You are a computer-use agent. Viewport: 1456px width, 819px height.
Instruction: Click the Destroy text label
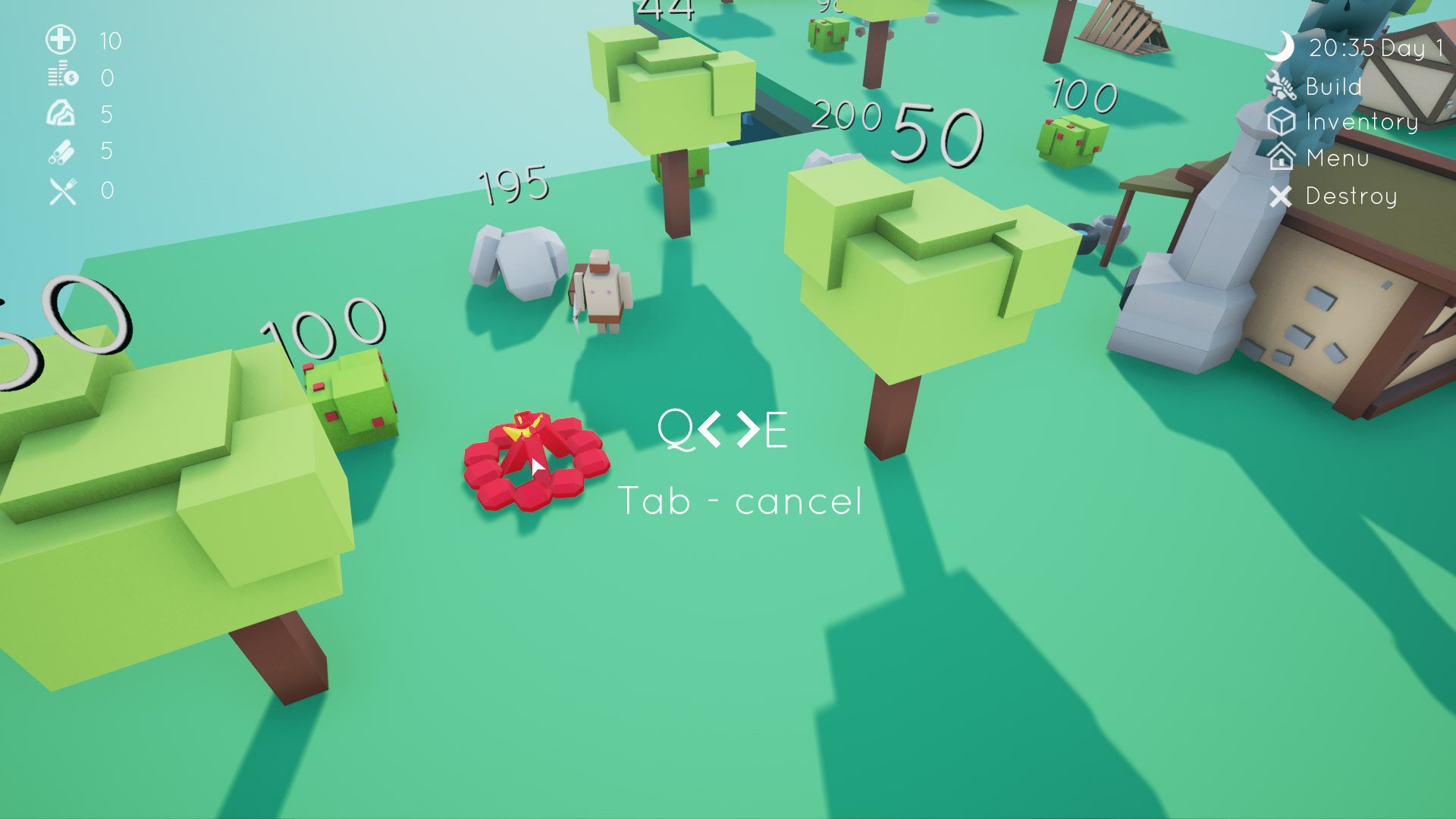1352,197
